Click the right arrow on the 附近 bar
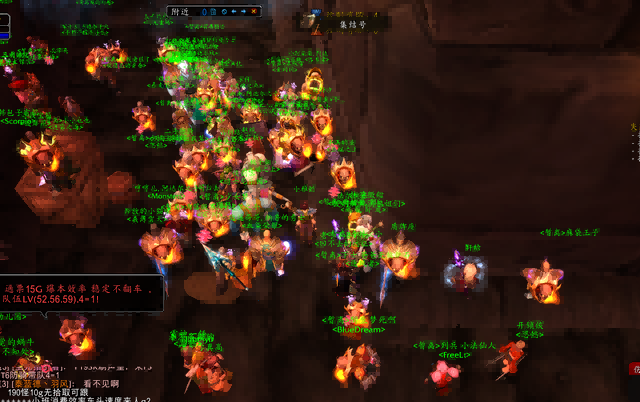Screen dimensions: 640x402 [x=243, y=12]
